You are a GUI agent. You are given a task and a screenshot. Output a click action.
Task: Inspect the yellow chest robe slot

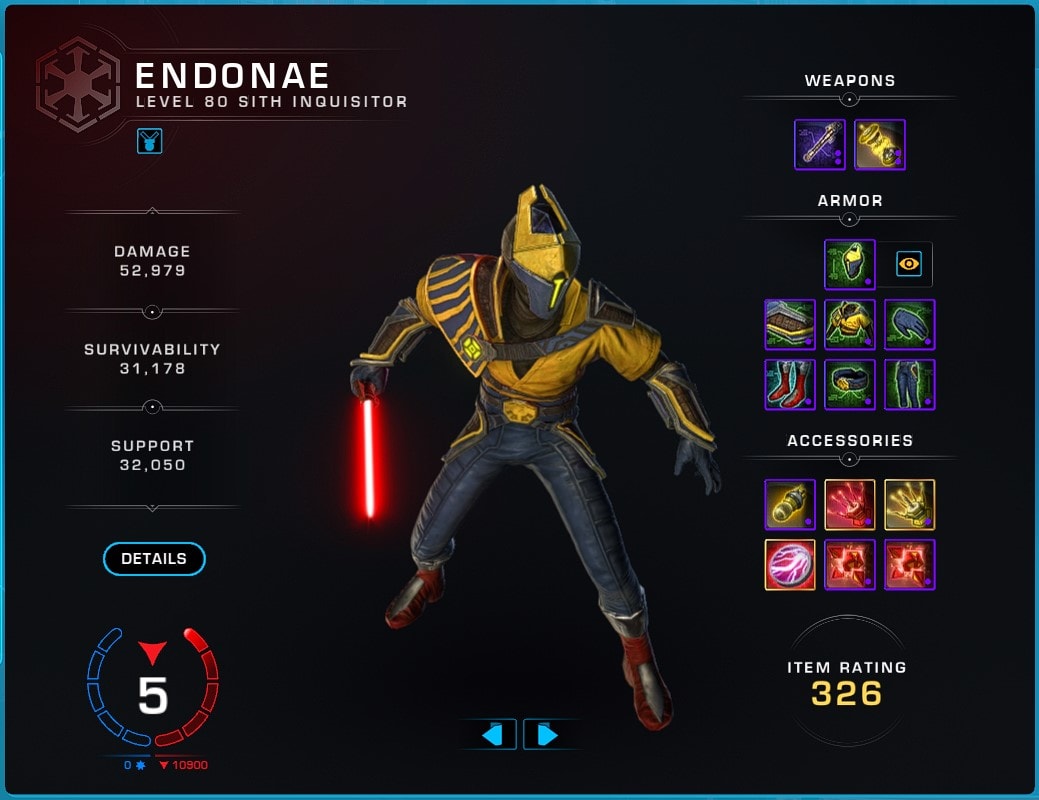coord(850,324)
